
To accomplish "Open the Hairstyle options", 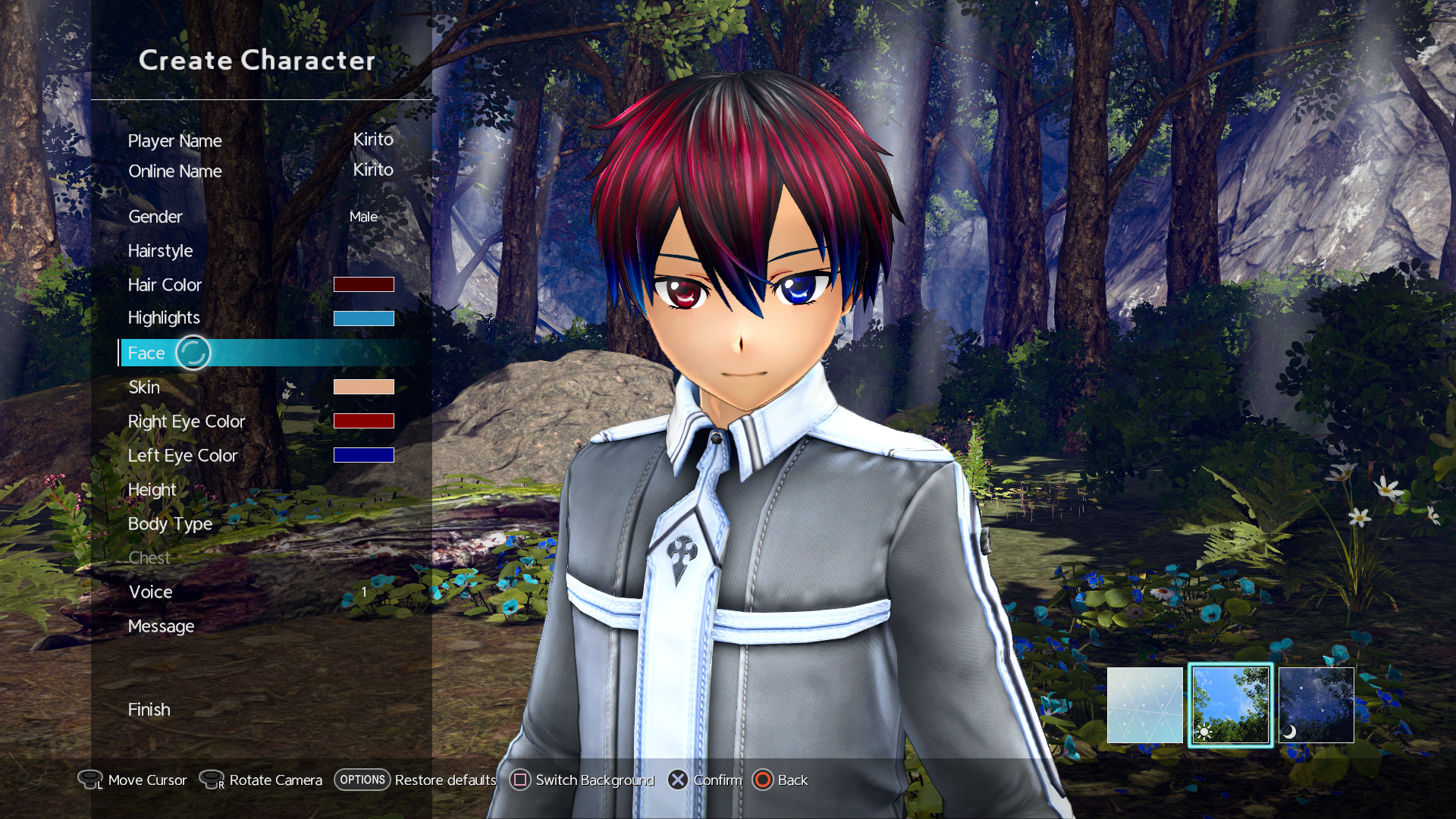I will 160,251.
